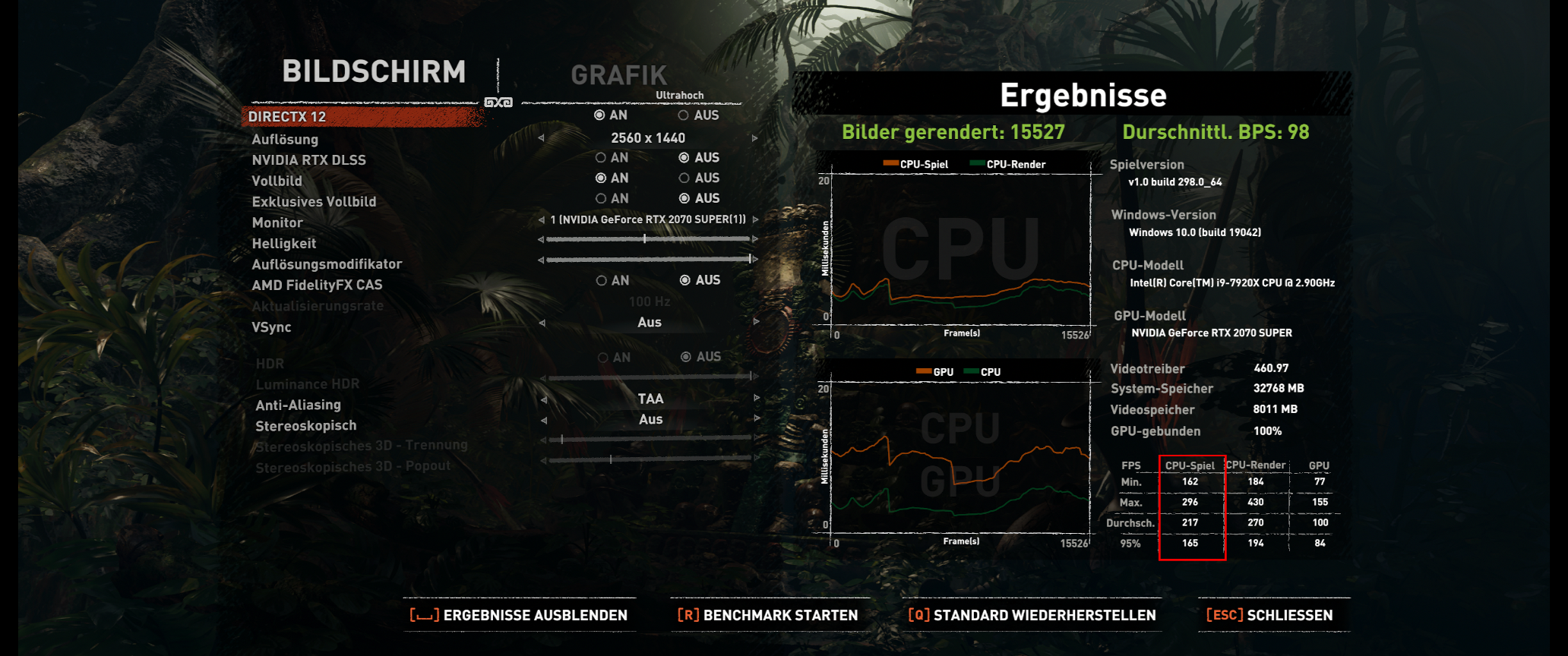
Task: Open the next Auflösung option with right arrow
Action: point(753,138)
